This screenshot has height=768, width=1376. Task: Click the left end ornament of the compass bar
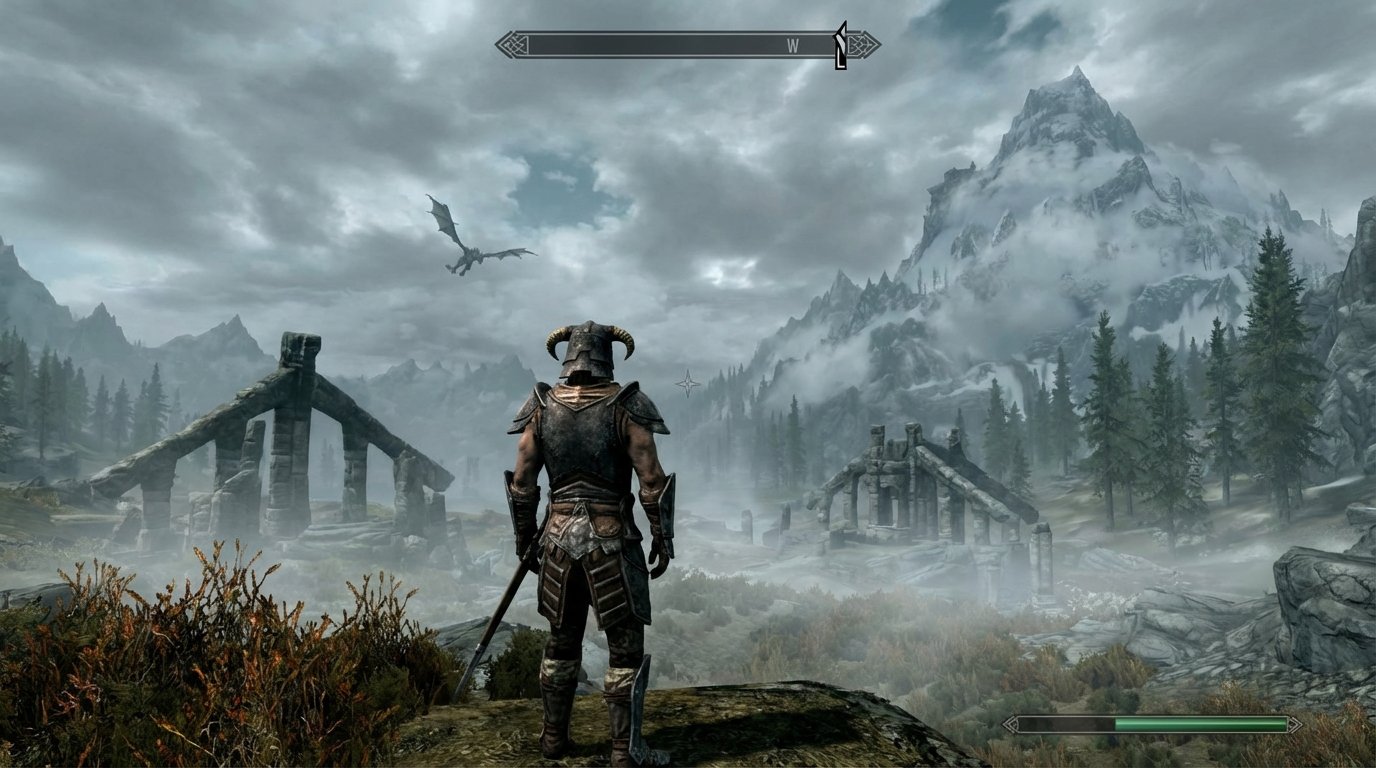pos(511,42)
